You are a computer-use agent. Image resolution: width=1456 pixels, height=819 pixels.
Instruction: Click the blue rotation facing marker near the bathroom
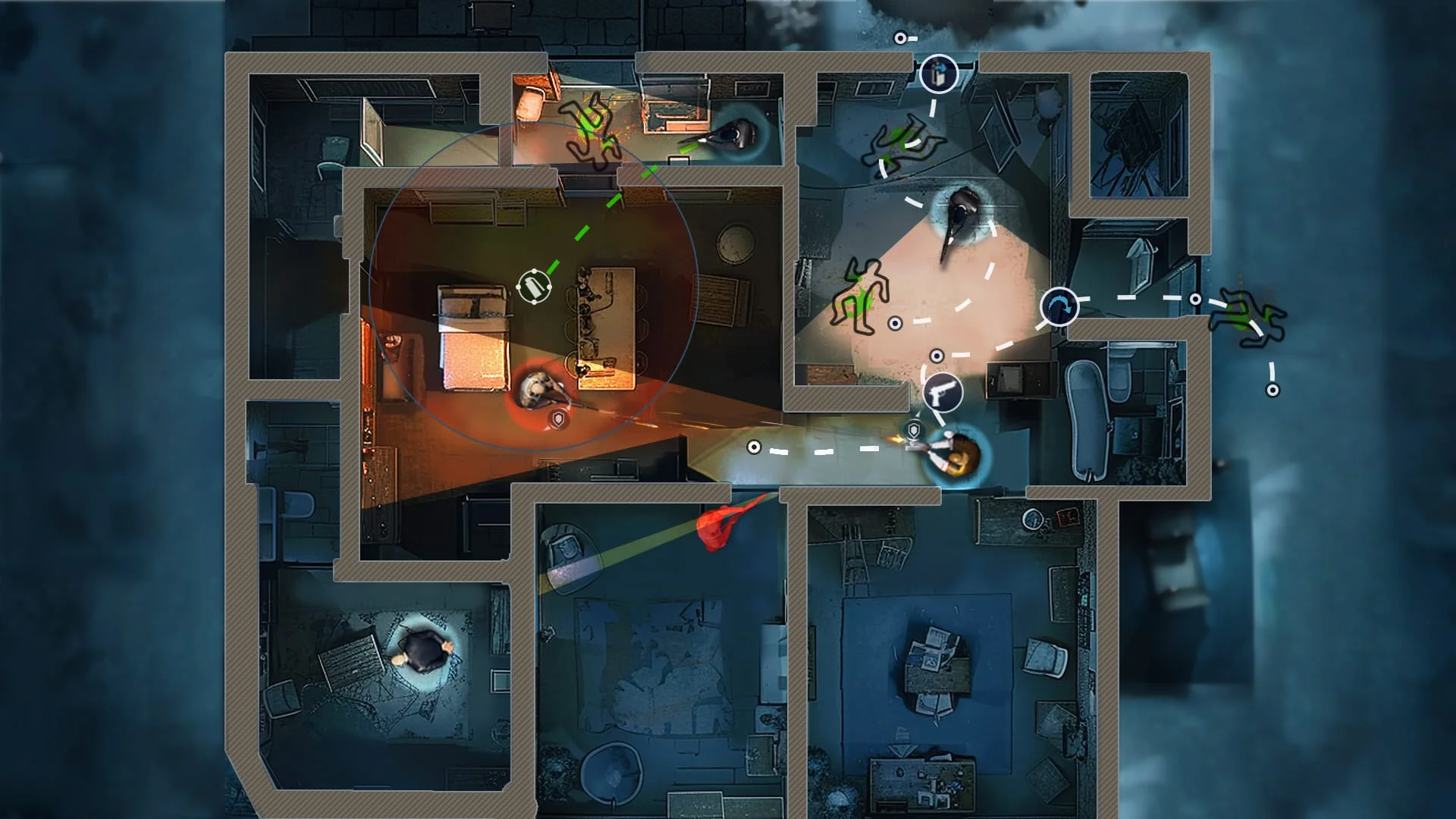coord(1059,306)
